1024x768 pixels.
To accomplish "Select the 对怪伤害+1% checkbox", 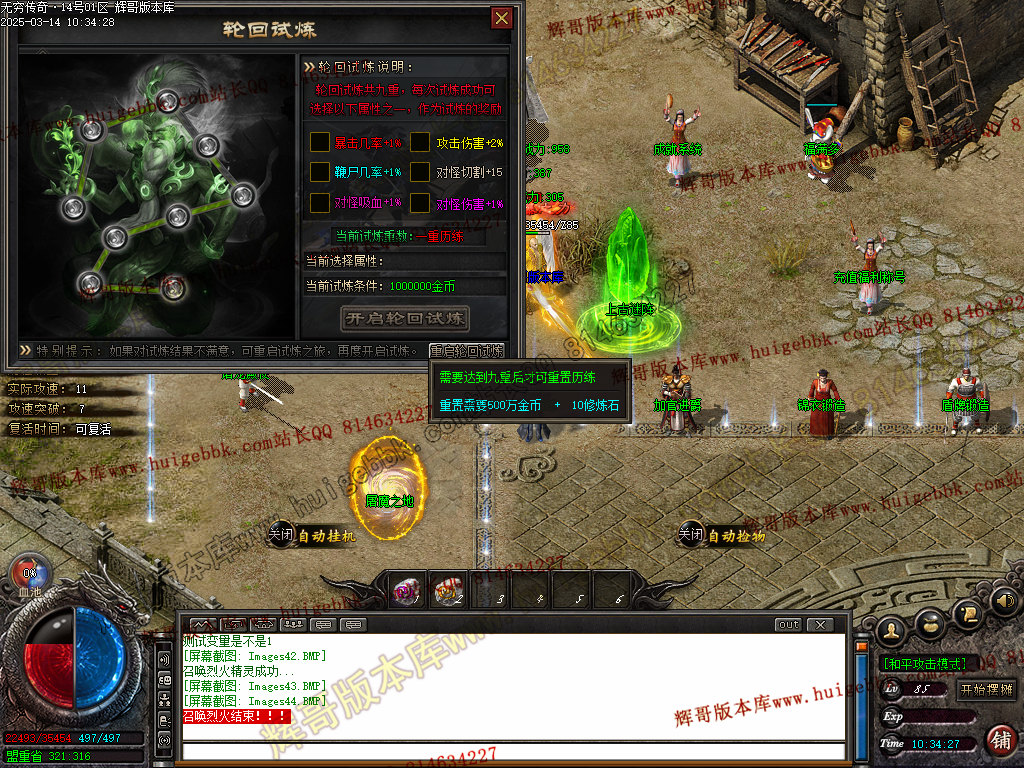I will point(420,203).
